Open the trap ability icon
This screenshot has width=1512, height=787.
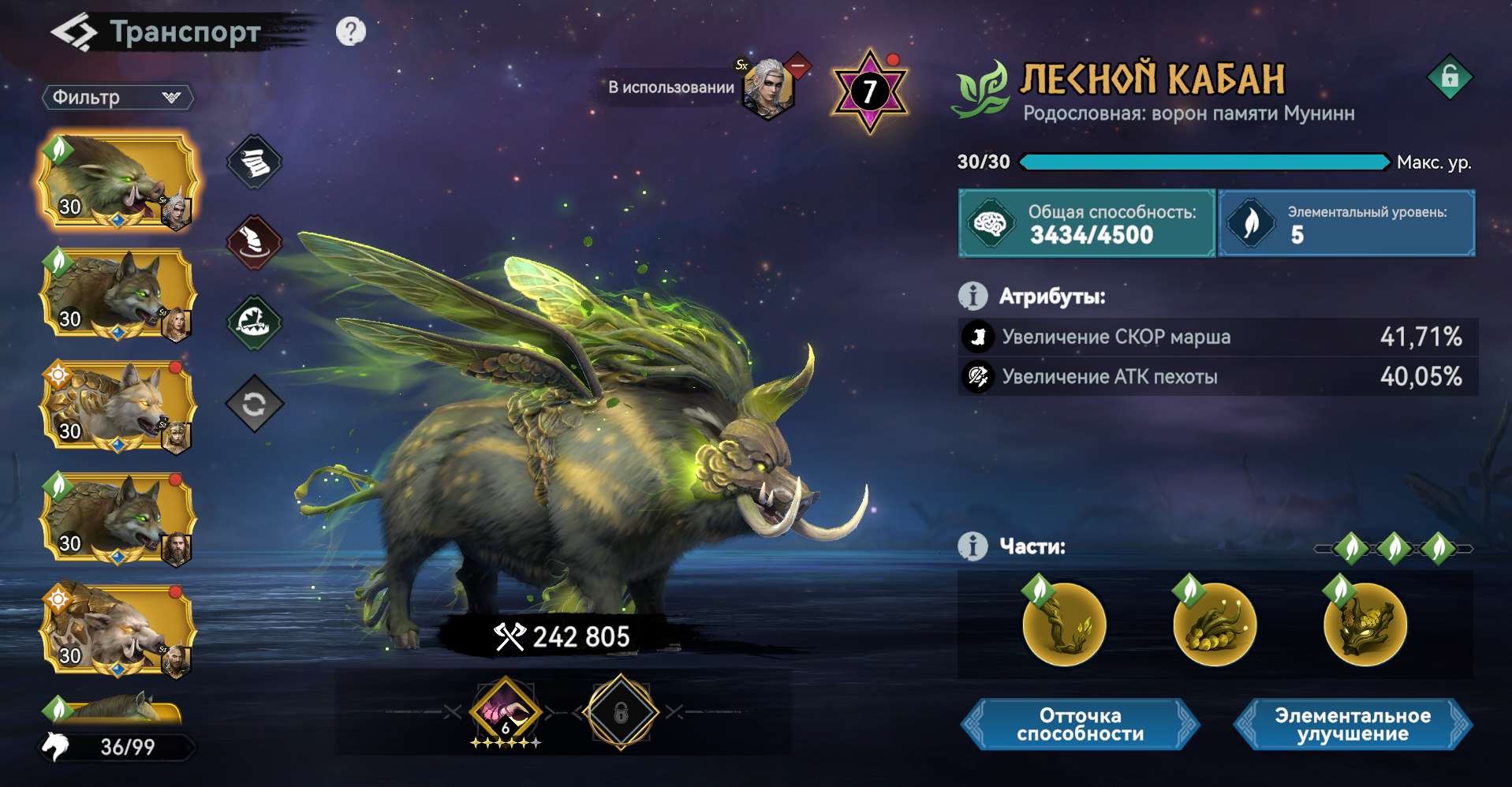pos(254,322)
